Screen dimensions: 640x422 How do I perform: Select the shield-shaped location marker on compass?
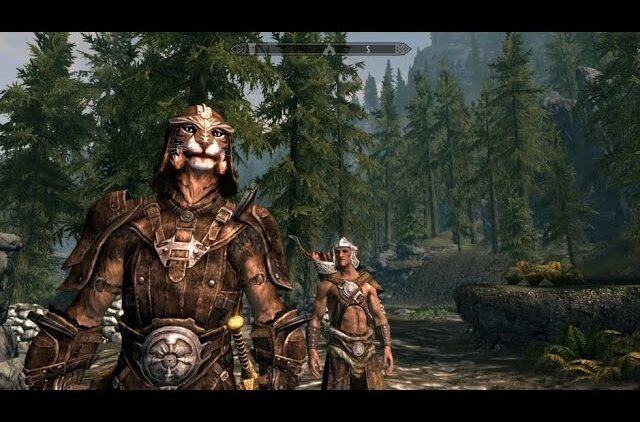click(252, 48)
